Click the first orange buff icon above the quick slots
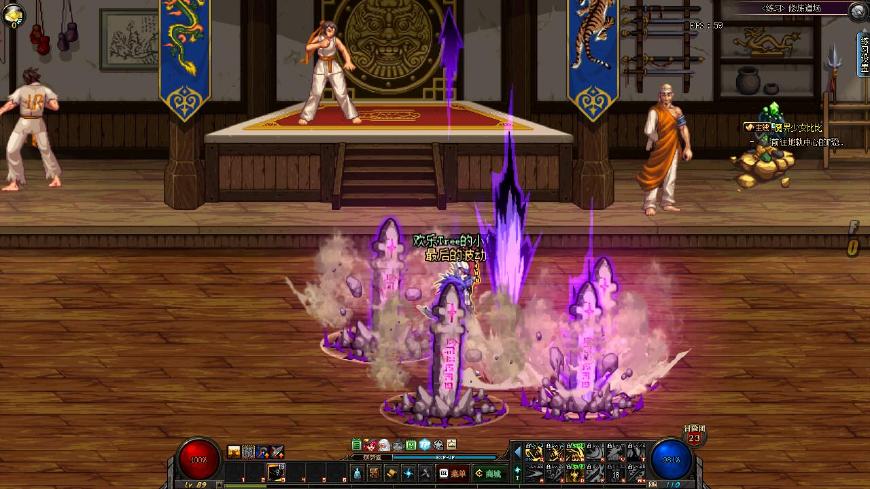Image resolution: width=870 pixels, height=489 pixels. tap(235, 452)
